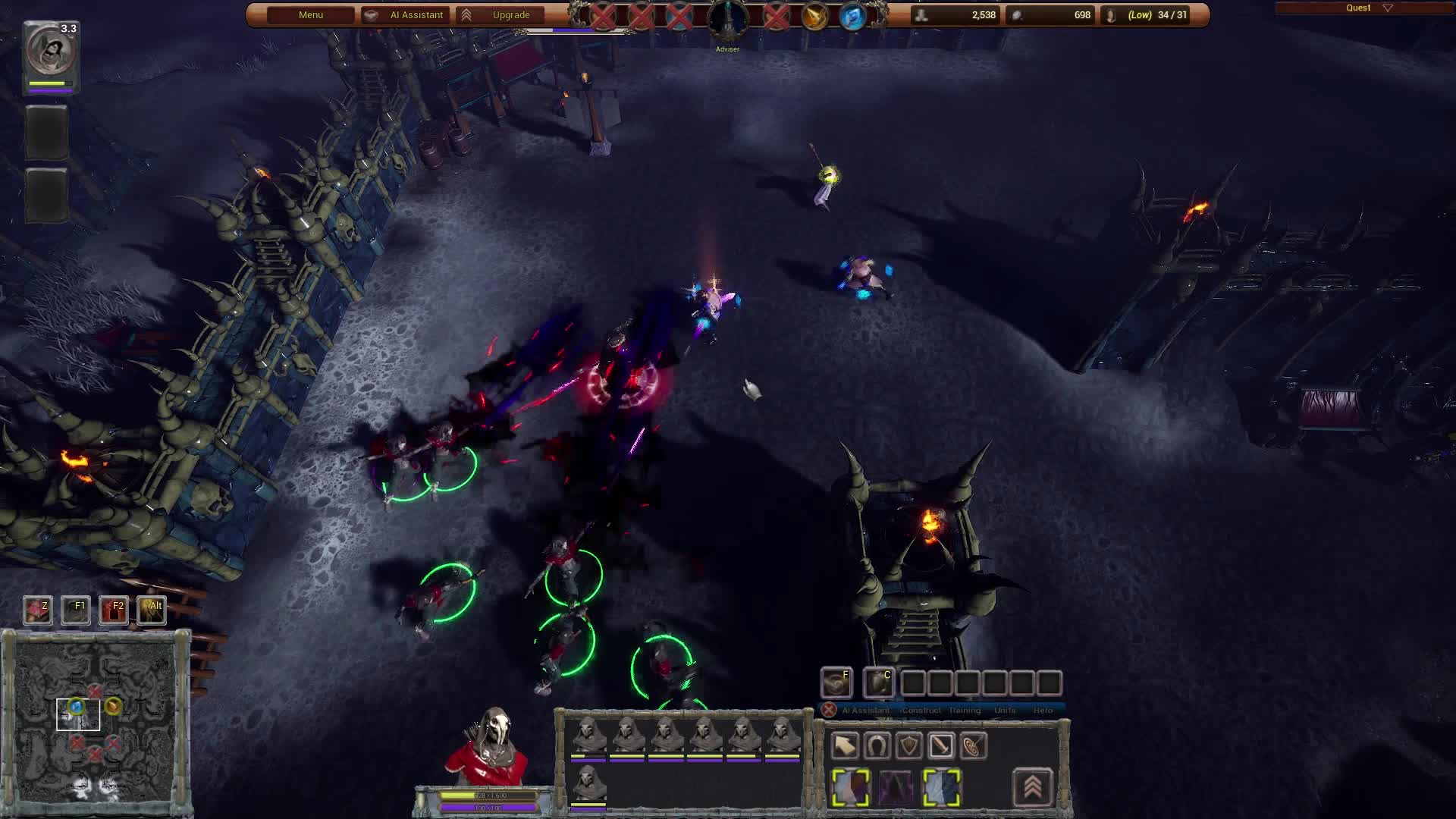Activate the ability with the Alt hotkey label
1456x819 pixels.
click(x=152, y=610)
